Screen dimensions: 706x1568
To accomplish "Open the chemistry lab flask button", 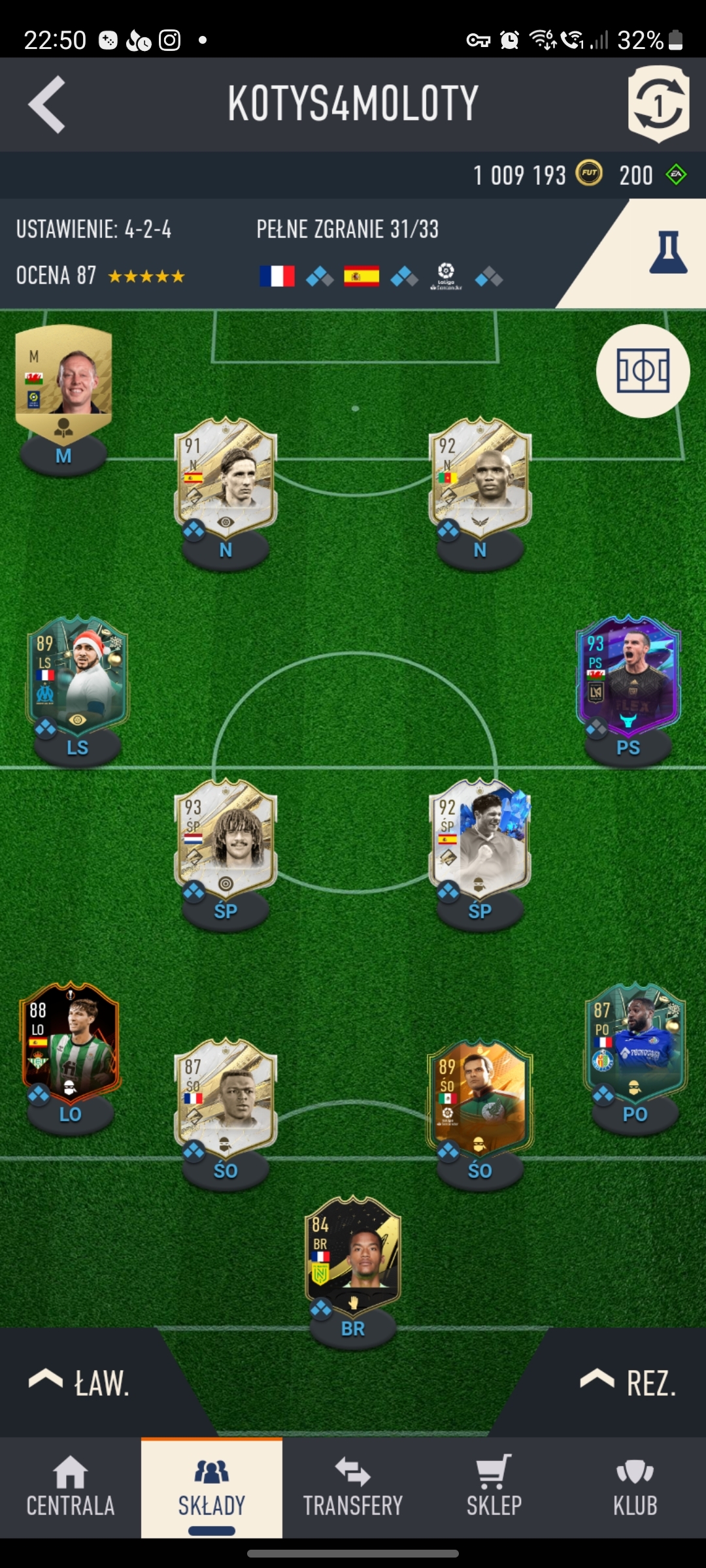I will tap(667, 253).
